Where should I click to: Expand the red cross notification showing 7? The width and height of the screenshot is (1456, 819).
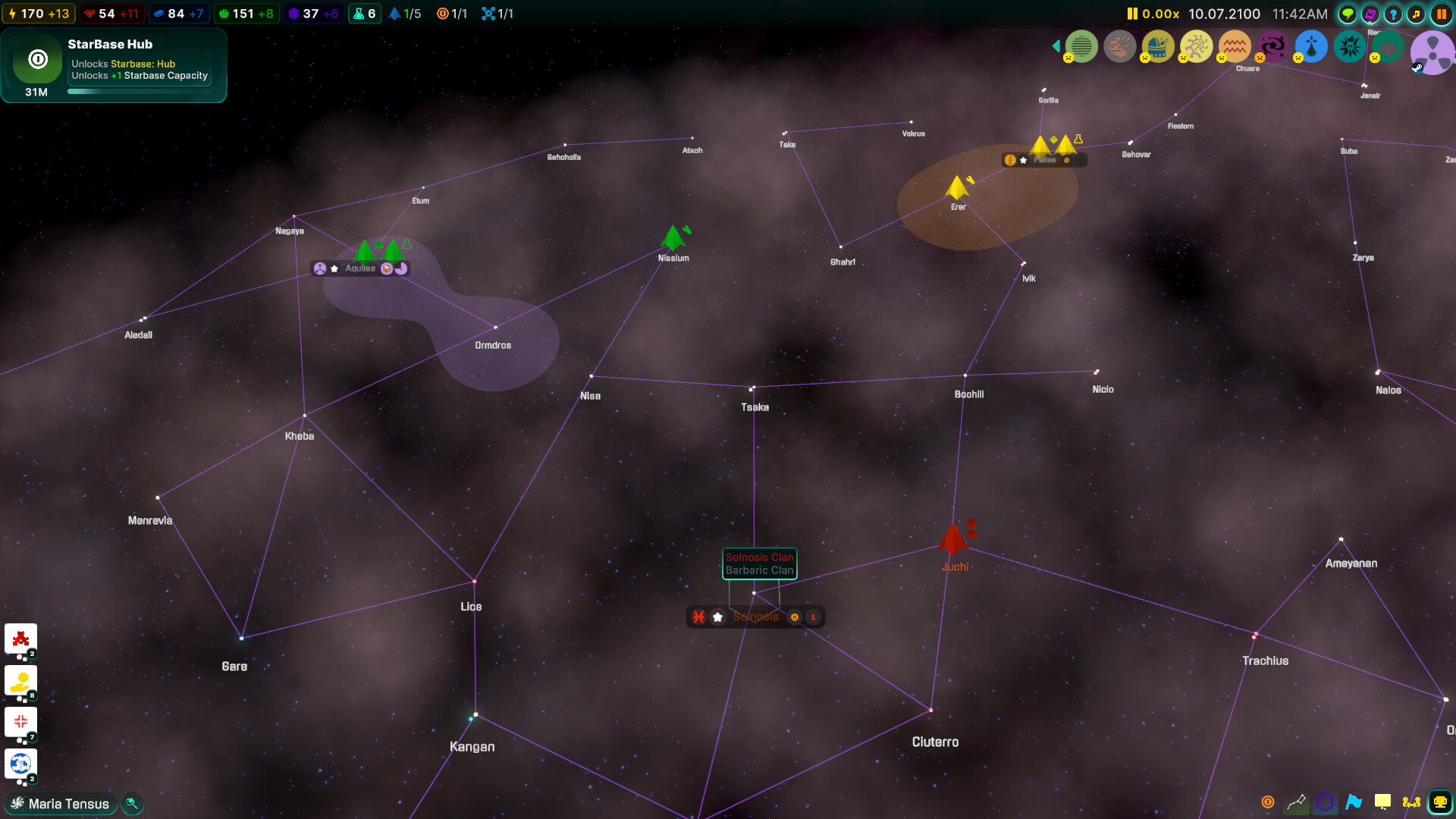coord(20,722)
